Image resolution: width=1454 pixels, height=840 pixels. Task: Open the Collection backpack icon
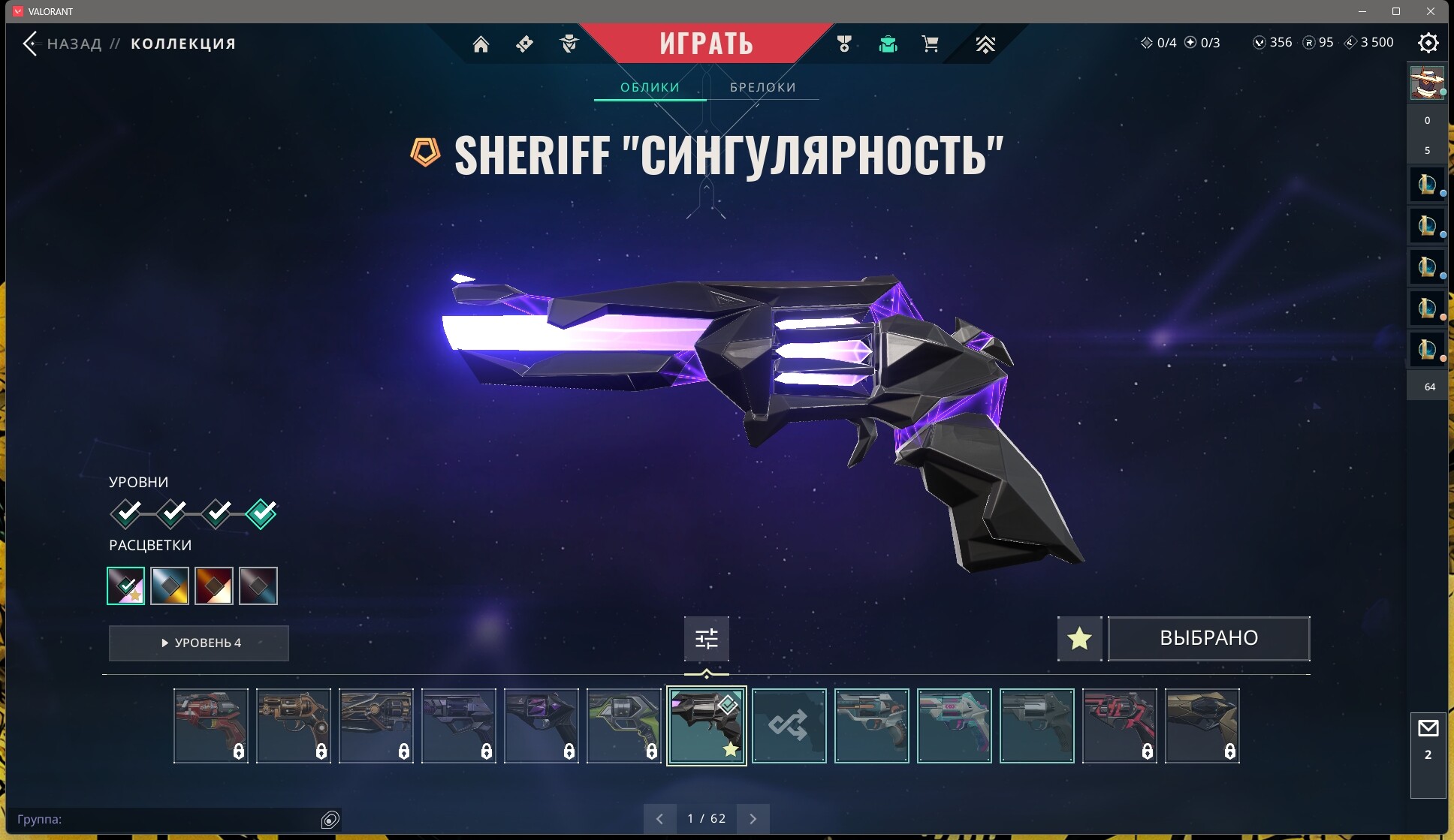[x=888, y=44]
